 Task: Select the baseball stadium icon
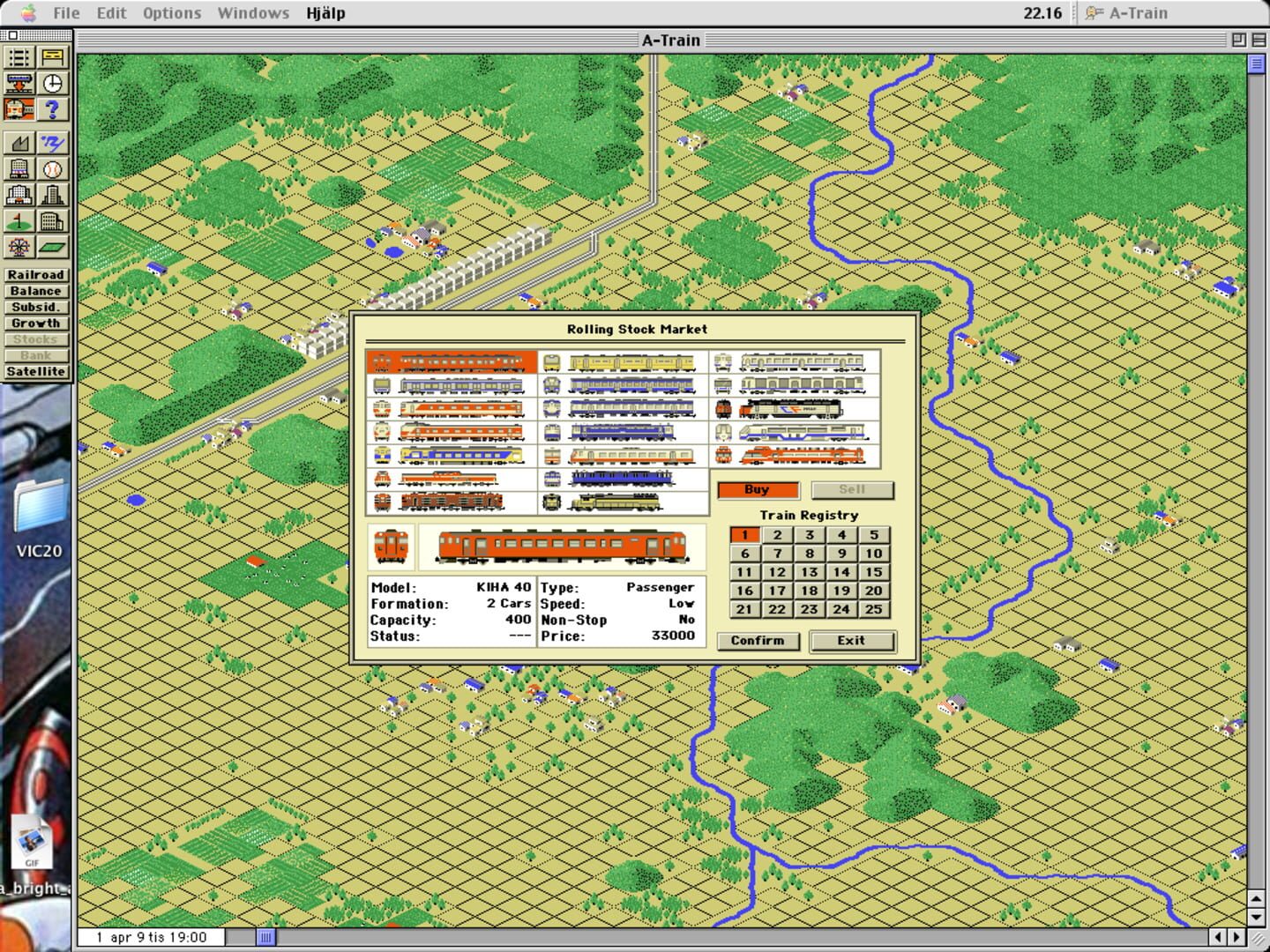[53, 168]
